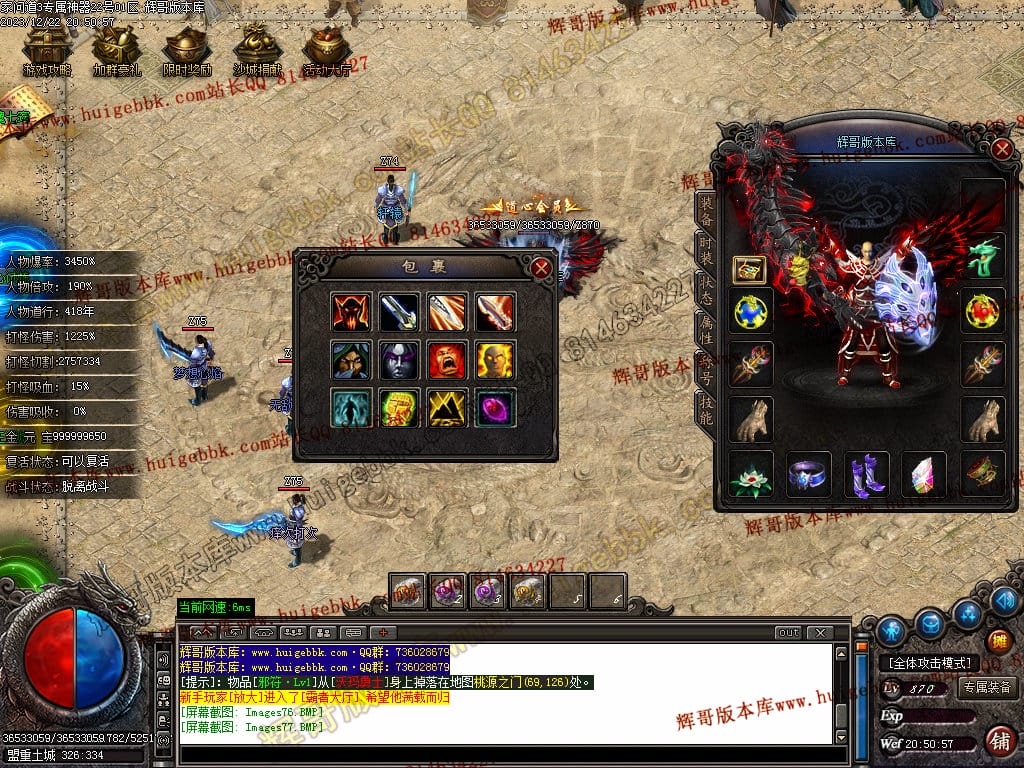Switch to the 技能 skills tab
Viewport: 1024px width, 768px height.
pos(706,409)
